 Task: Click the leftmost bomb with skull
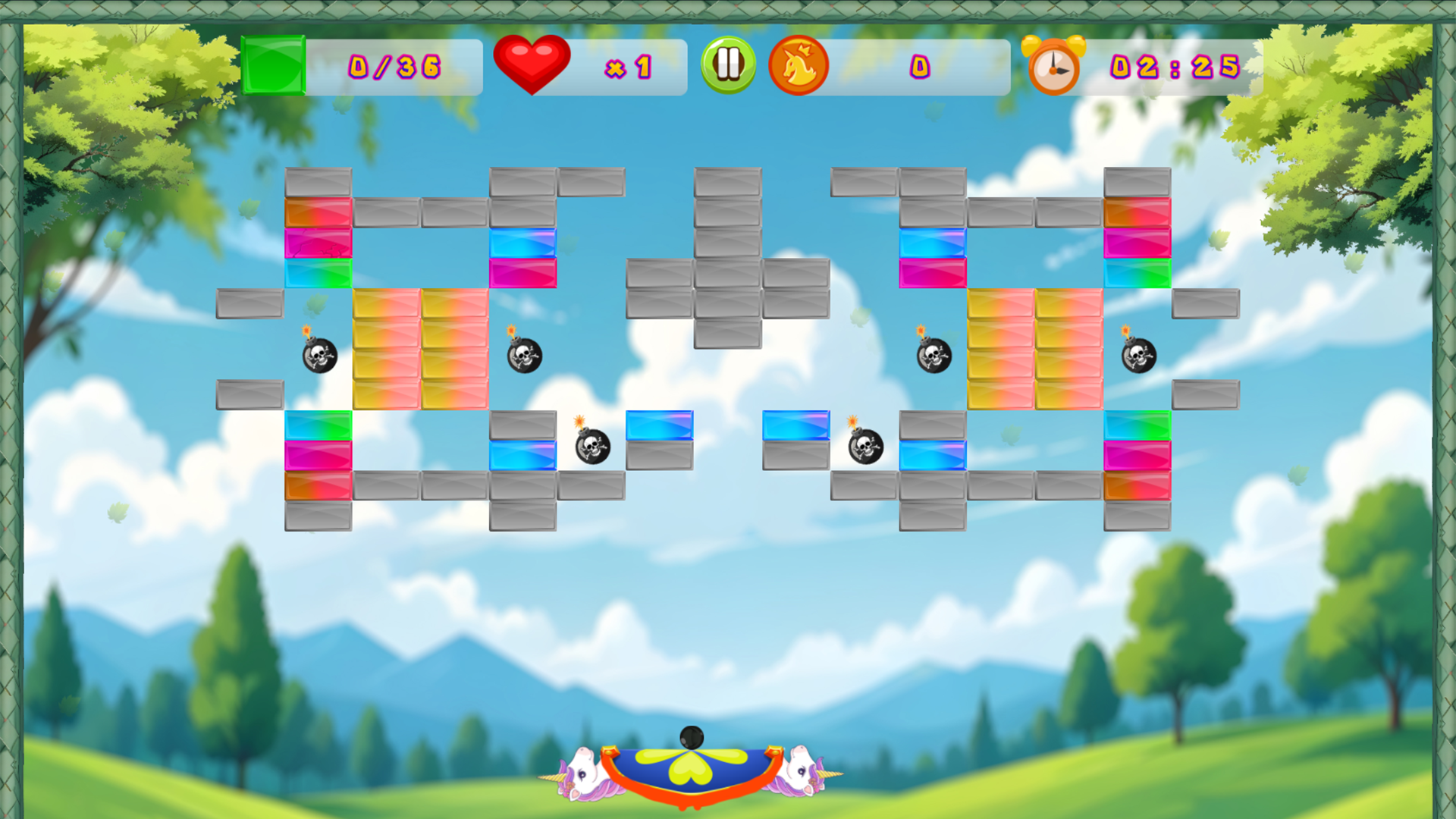coord(318,355)
